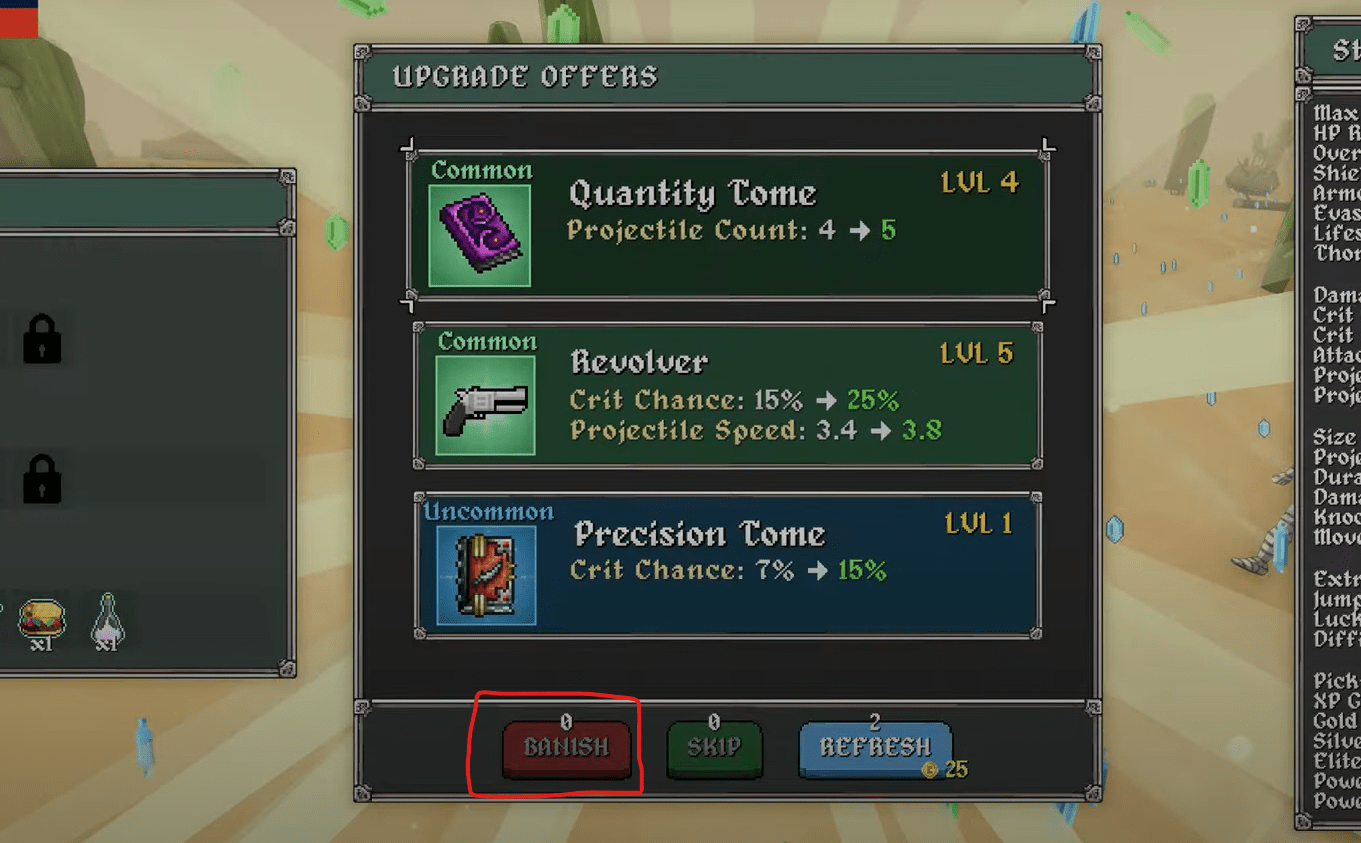Pick the Precision Tome upgrade

[x=727, y=565]
